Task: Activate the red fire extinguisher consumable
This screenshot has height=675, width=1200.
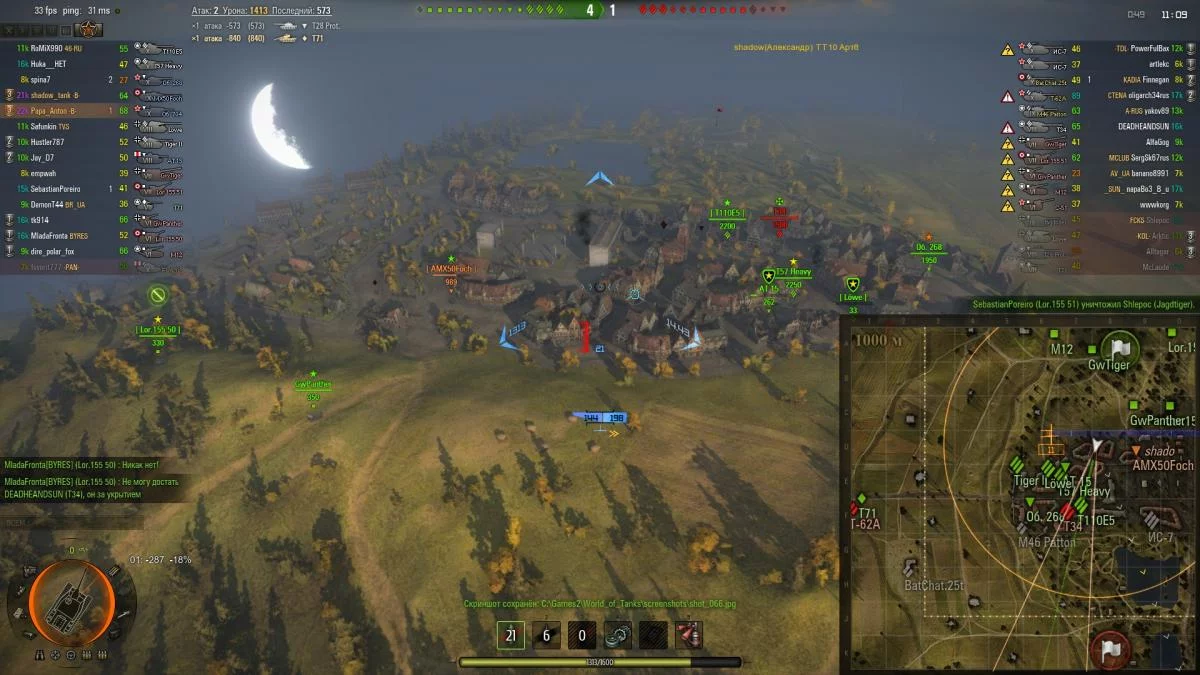Action: pos(688,635)
